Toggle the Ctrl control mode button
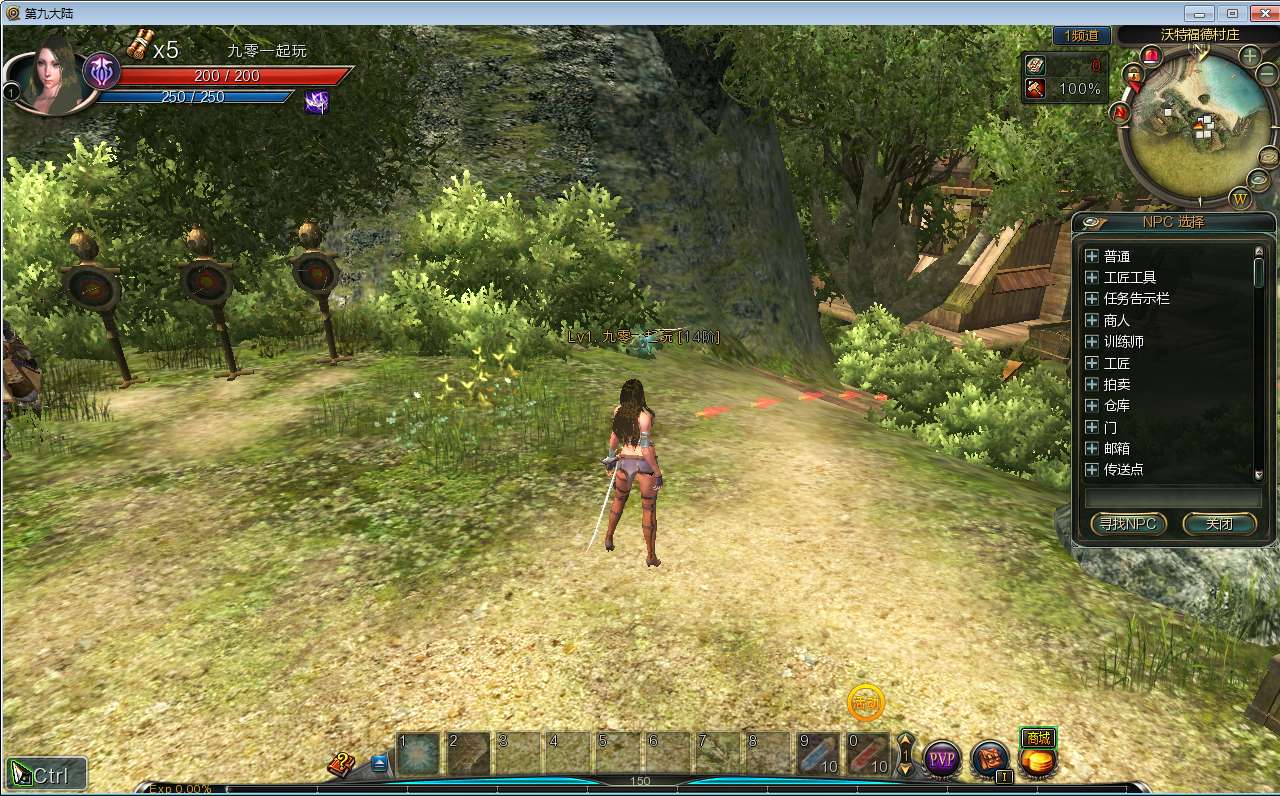 click(x=45, y=773)
